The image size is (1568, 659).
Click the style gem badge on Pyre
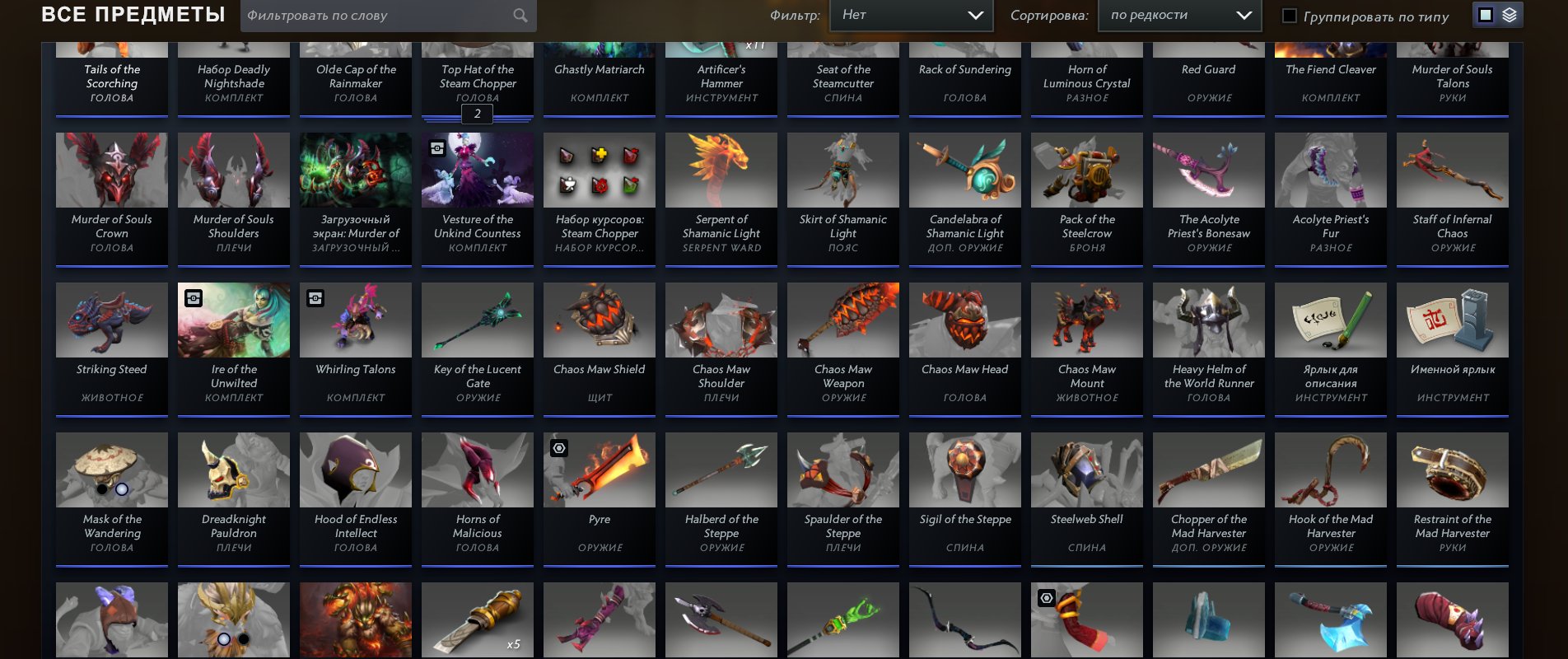(x=559, y=448)
